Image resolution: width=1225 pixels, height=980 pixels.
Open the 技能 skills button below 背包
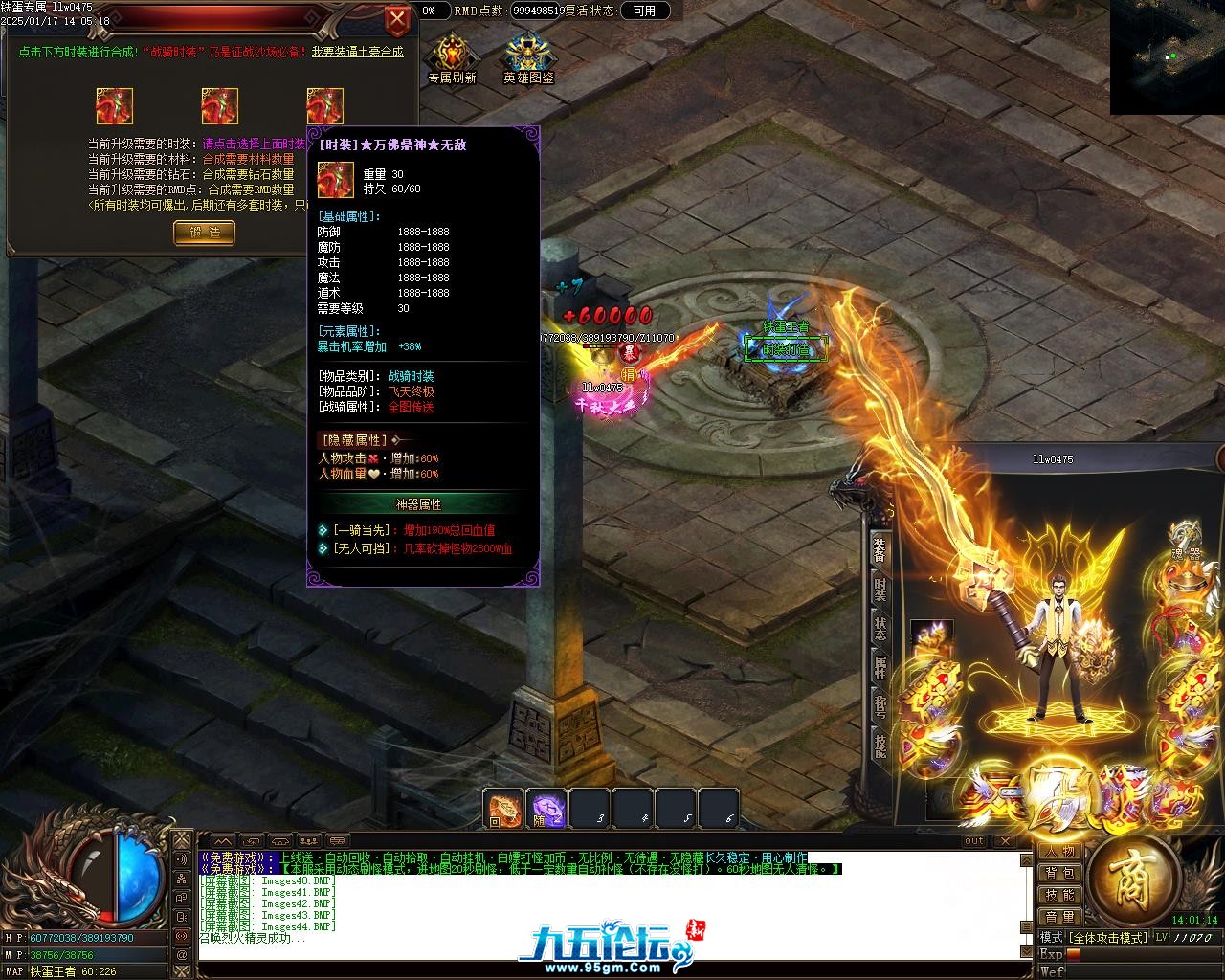click(1059, 895)
